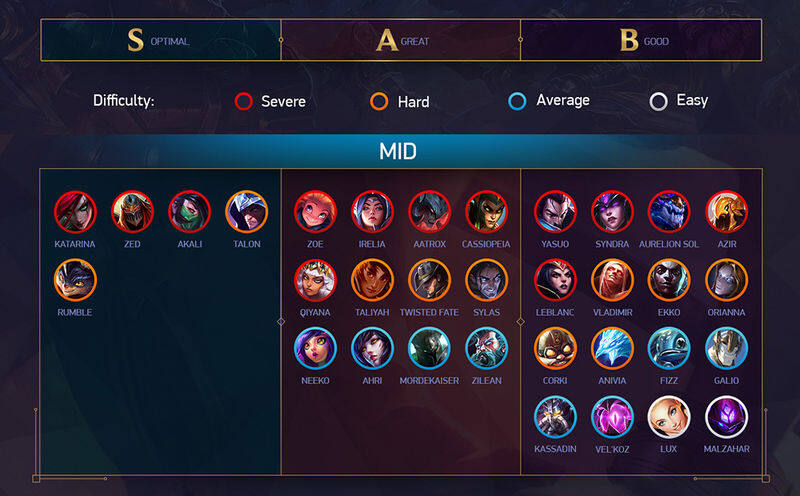
Task: Select the Orianna champion portrait
Action: [x=727, y=280]
